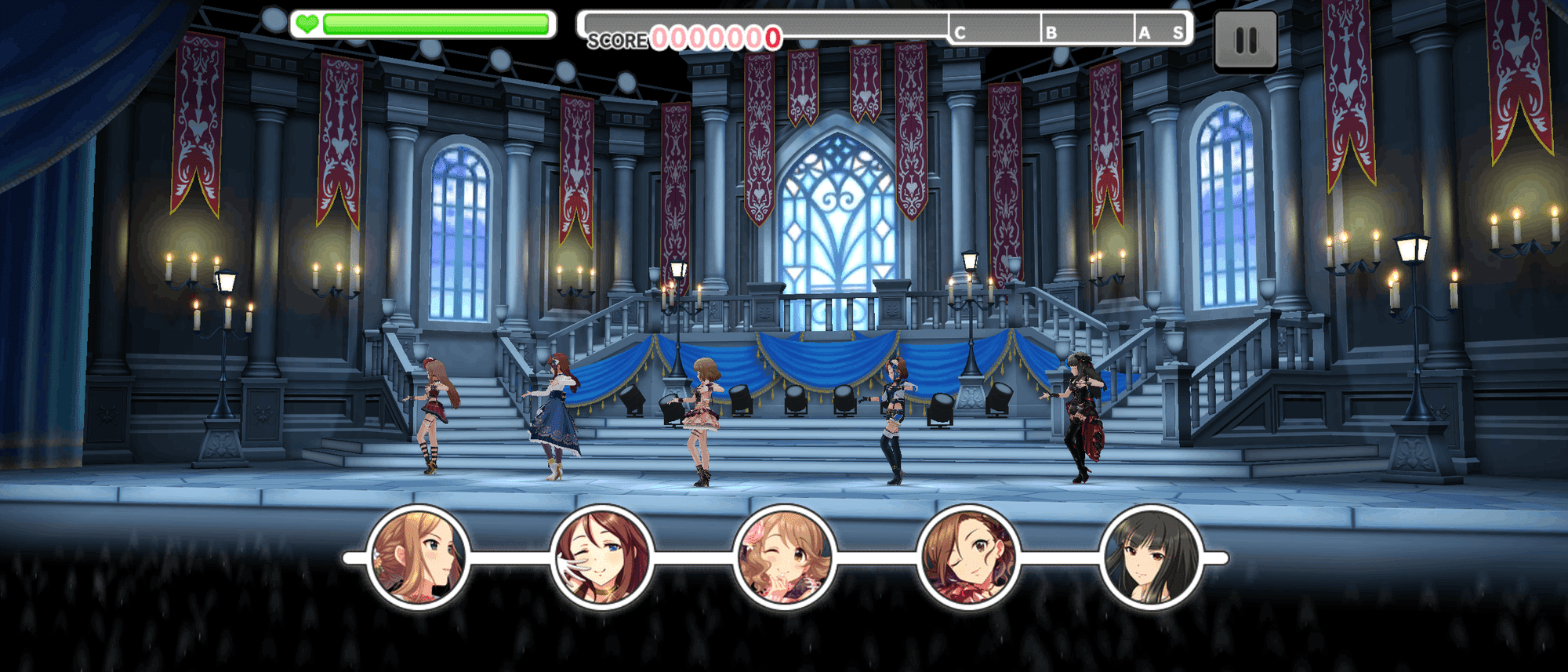Select the C rank marker on the score gauge
This screenshot has width=1568, height=672.
[x=960, y=32]
